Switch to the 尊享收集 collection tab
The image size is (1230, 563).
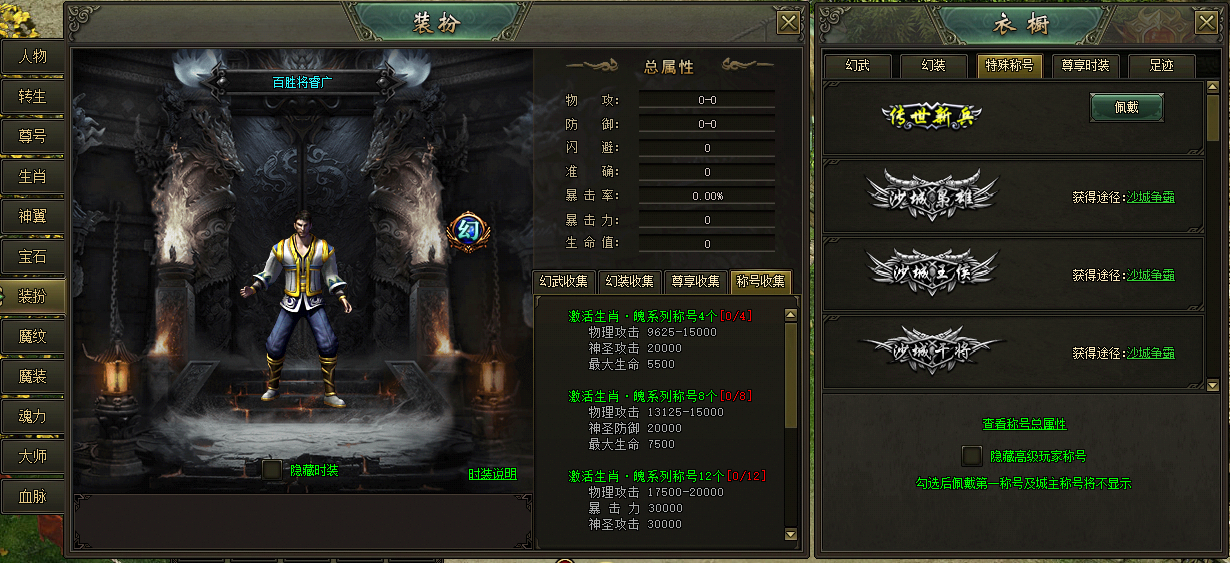tap(696, 282)
